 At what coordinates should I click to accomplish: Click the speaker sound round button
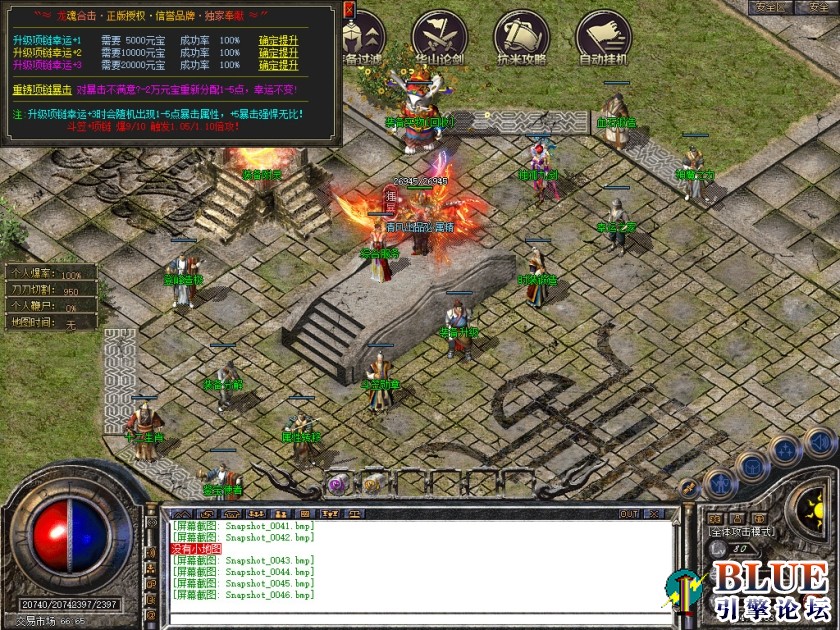point(820,441)
